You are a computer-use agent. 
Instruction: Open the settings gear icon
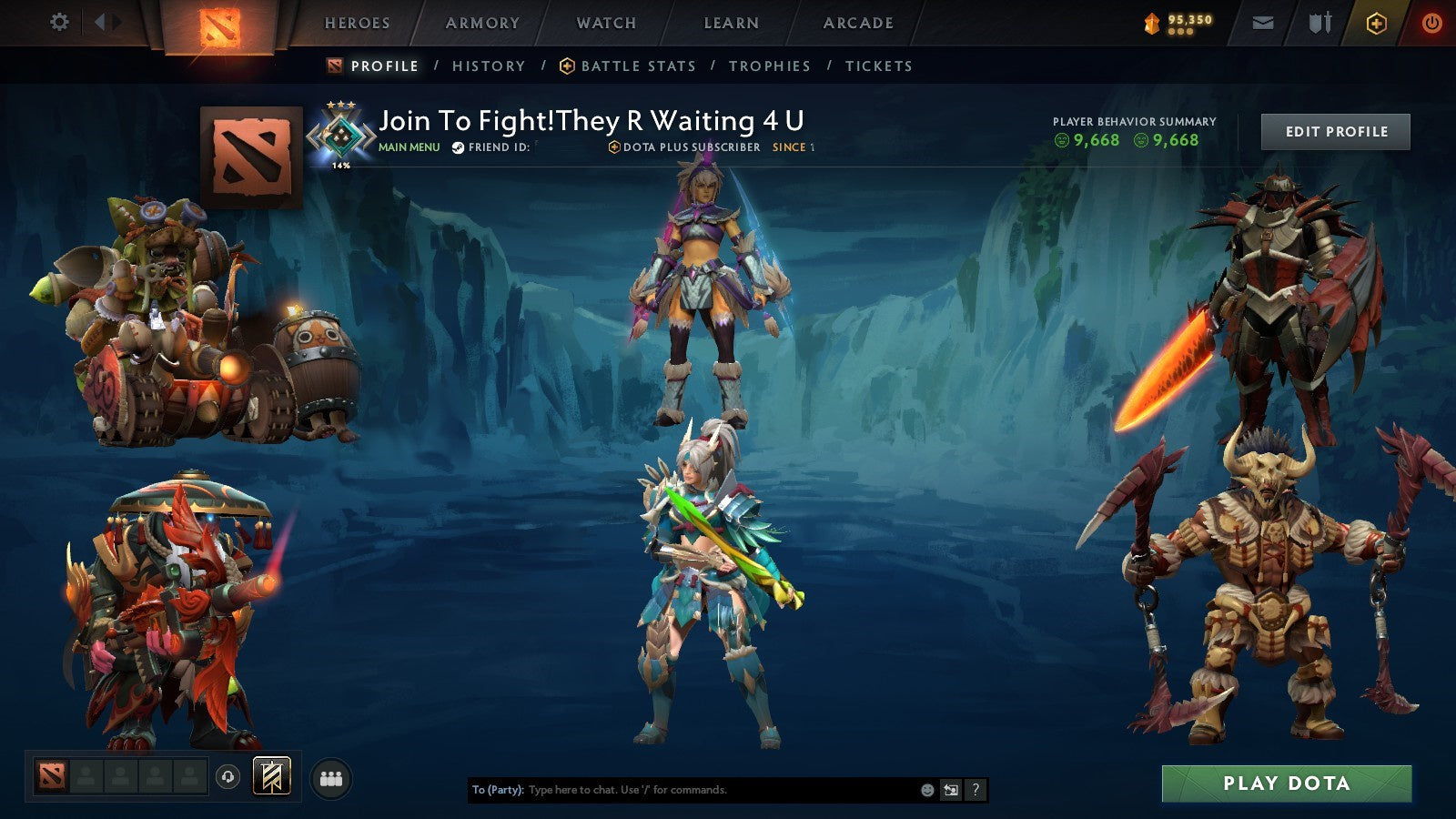click(x=60, y=23)
